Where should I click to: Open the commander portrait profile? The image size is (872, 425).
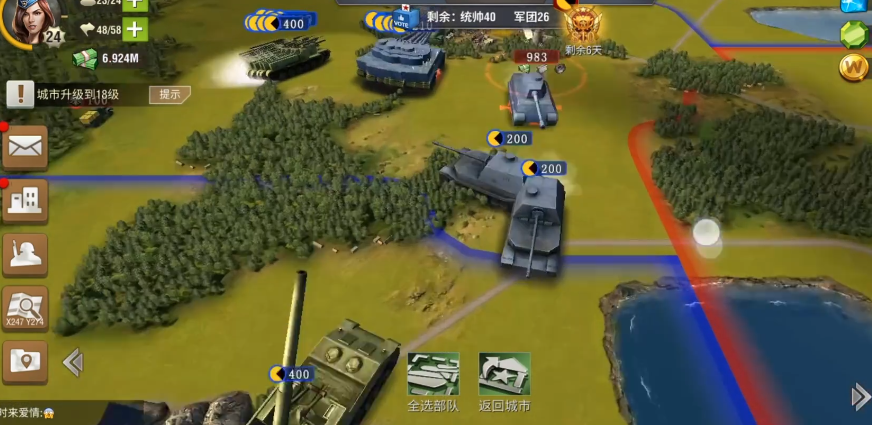coord(32,18)
